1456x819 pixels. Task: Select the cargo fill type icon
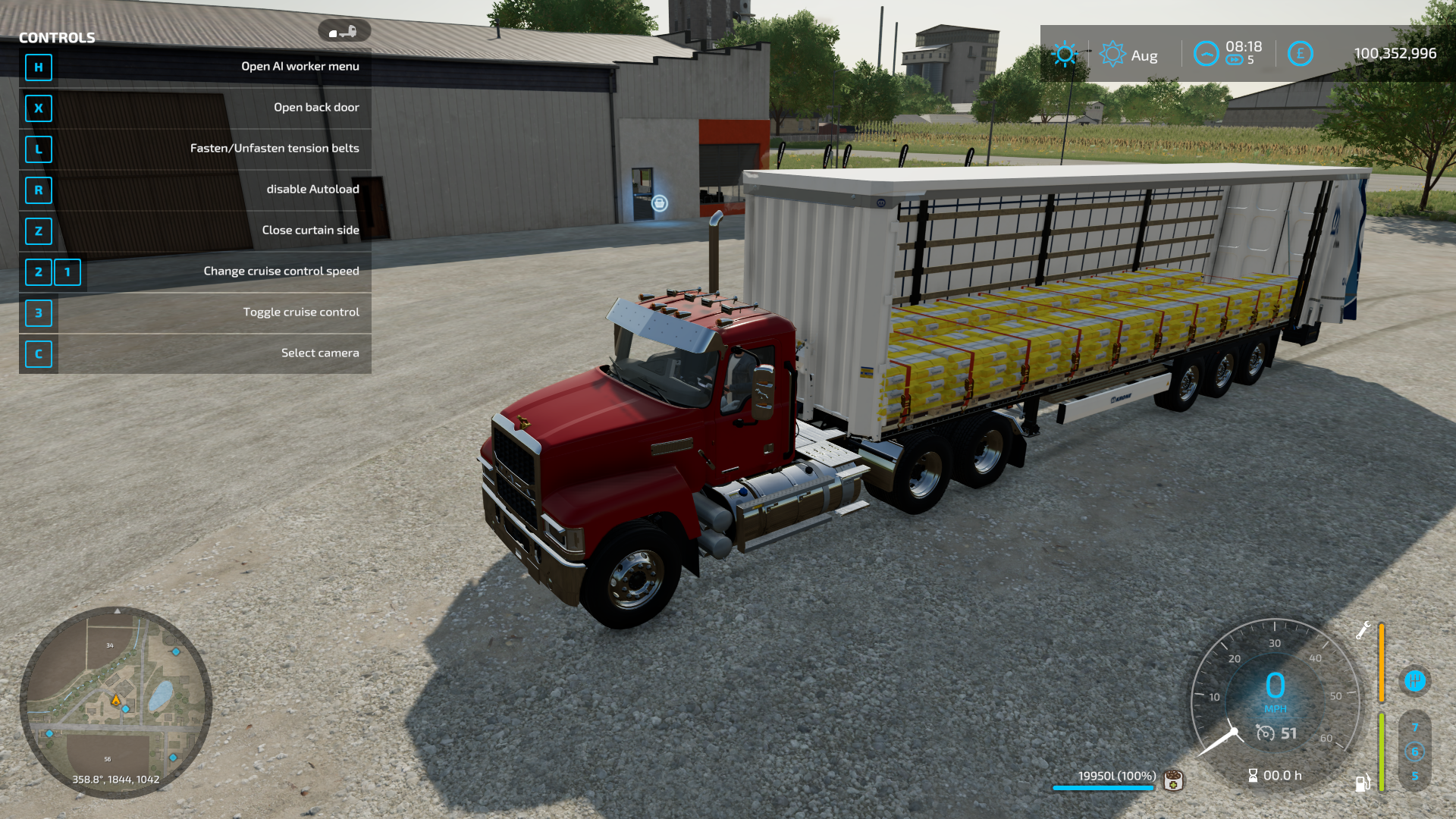point(1174,779)
